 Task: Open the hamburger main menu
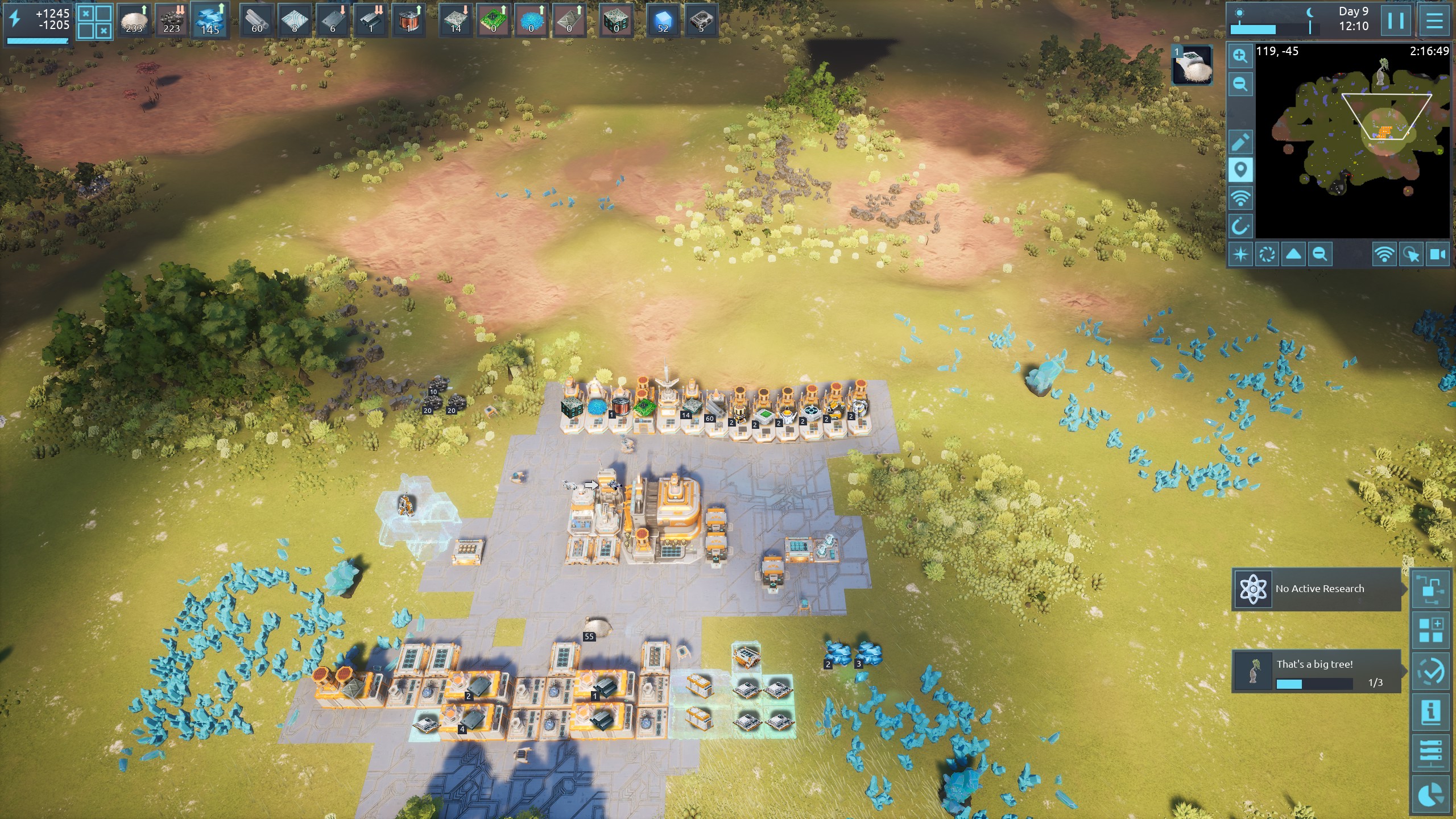1434,20
